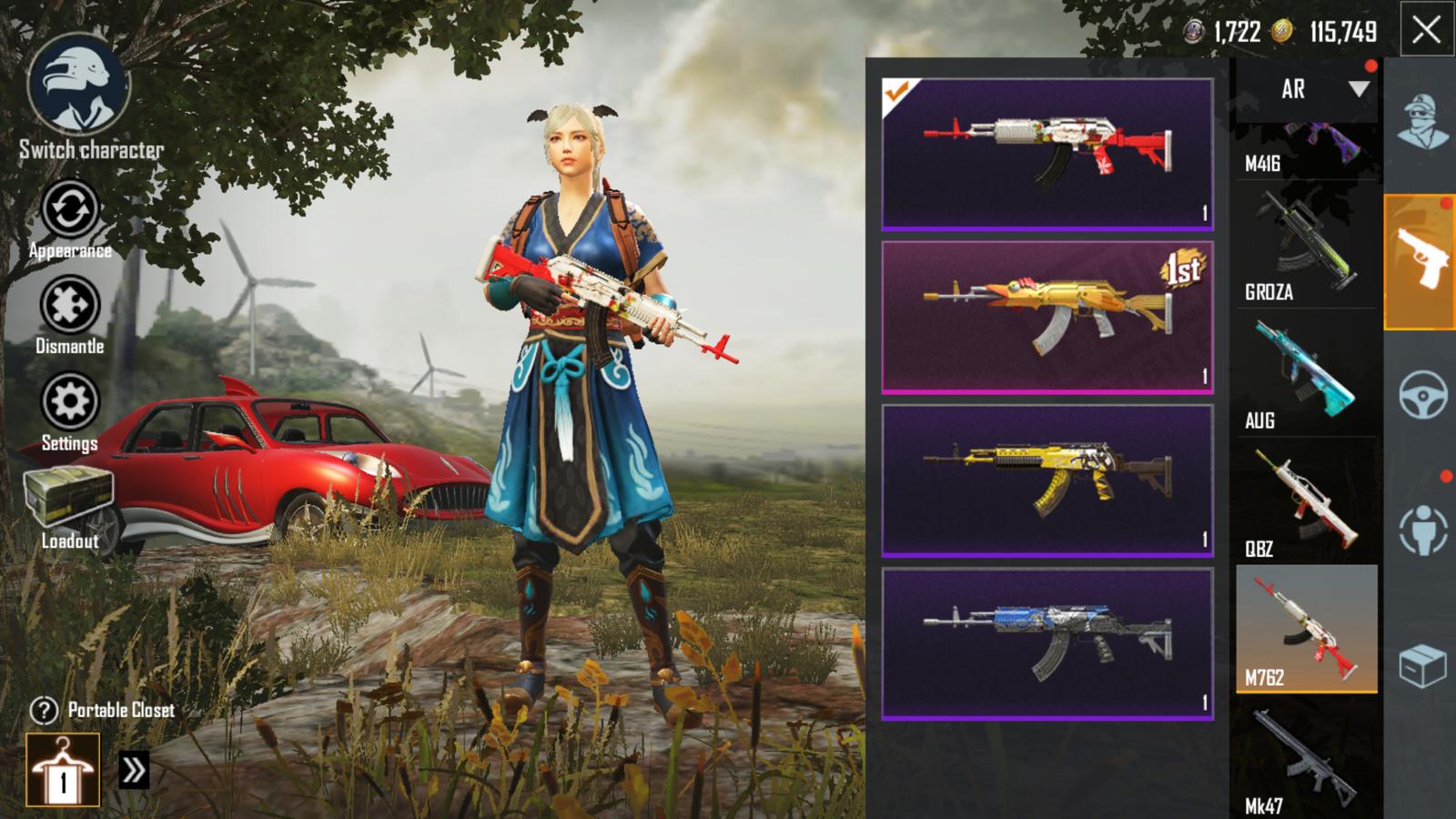Expand the Portable Closet arrows
This screenshot has width=1456, height=819.
133,771
